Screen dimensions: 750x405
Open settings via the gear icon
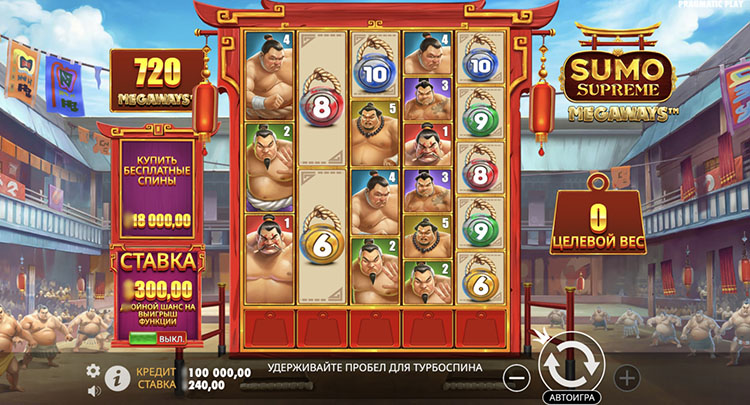click(94, 370)
